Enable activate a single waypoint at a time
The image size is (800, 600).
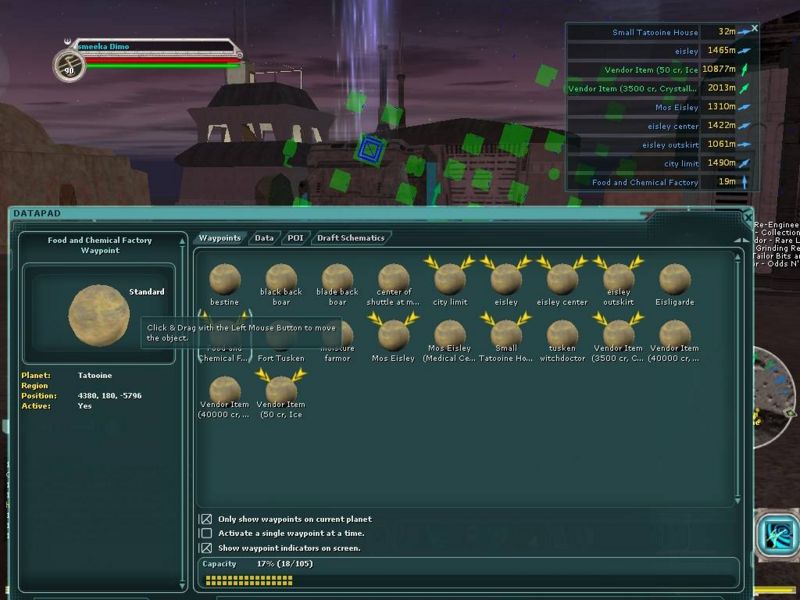[206, 533]
